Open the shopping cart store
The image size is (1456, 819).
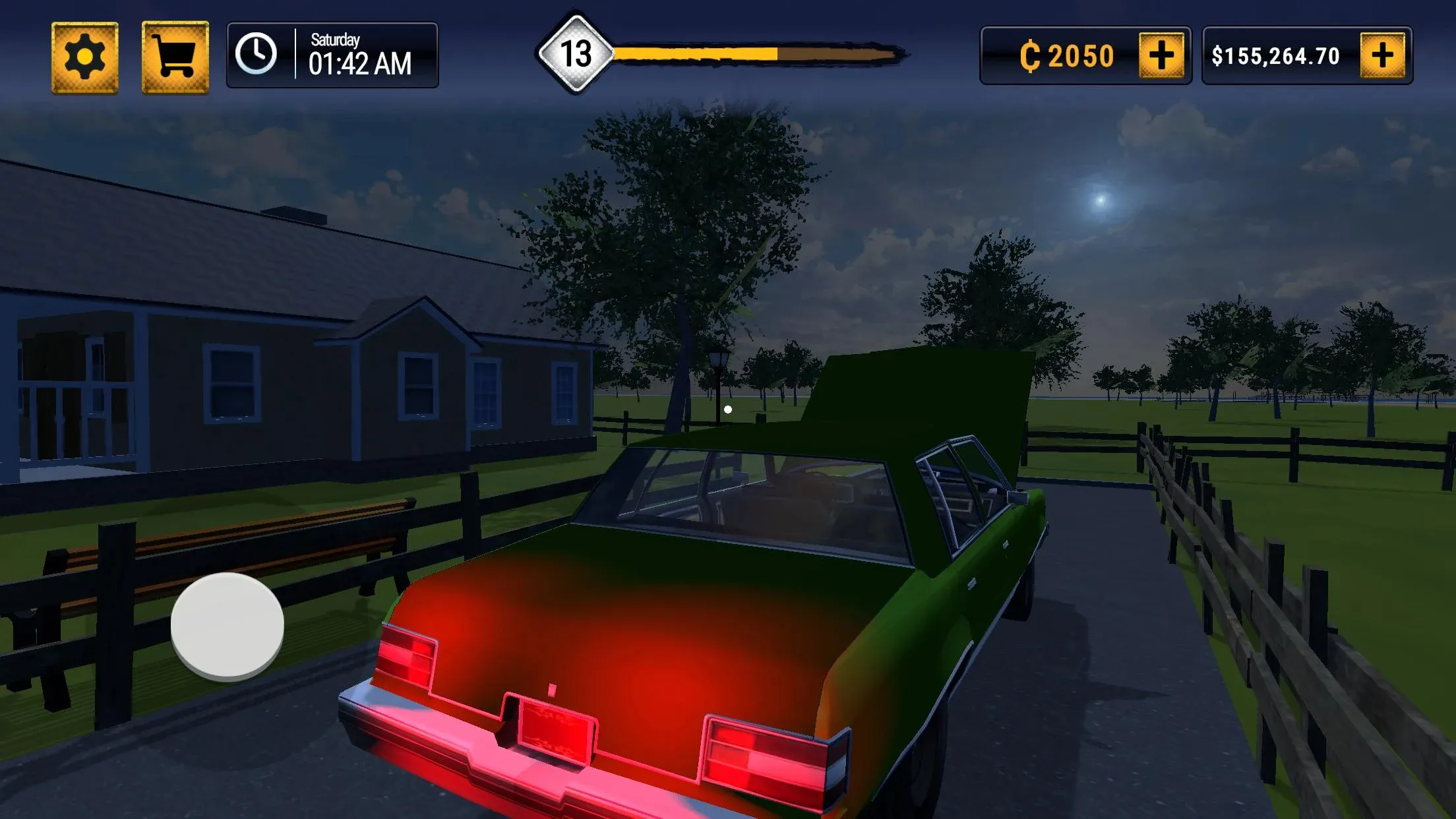click(175, 57)
